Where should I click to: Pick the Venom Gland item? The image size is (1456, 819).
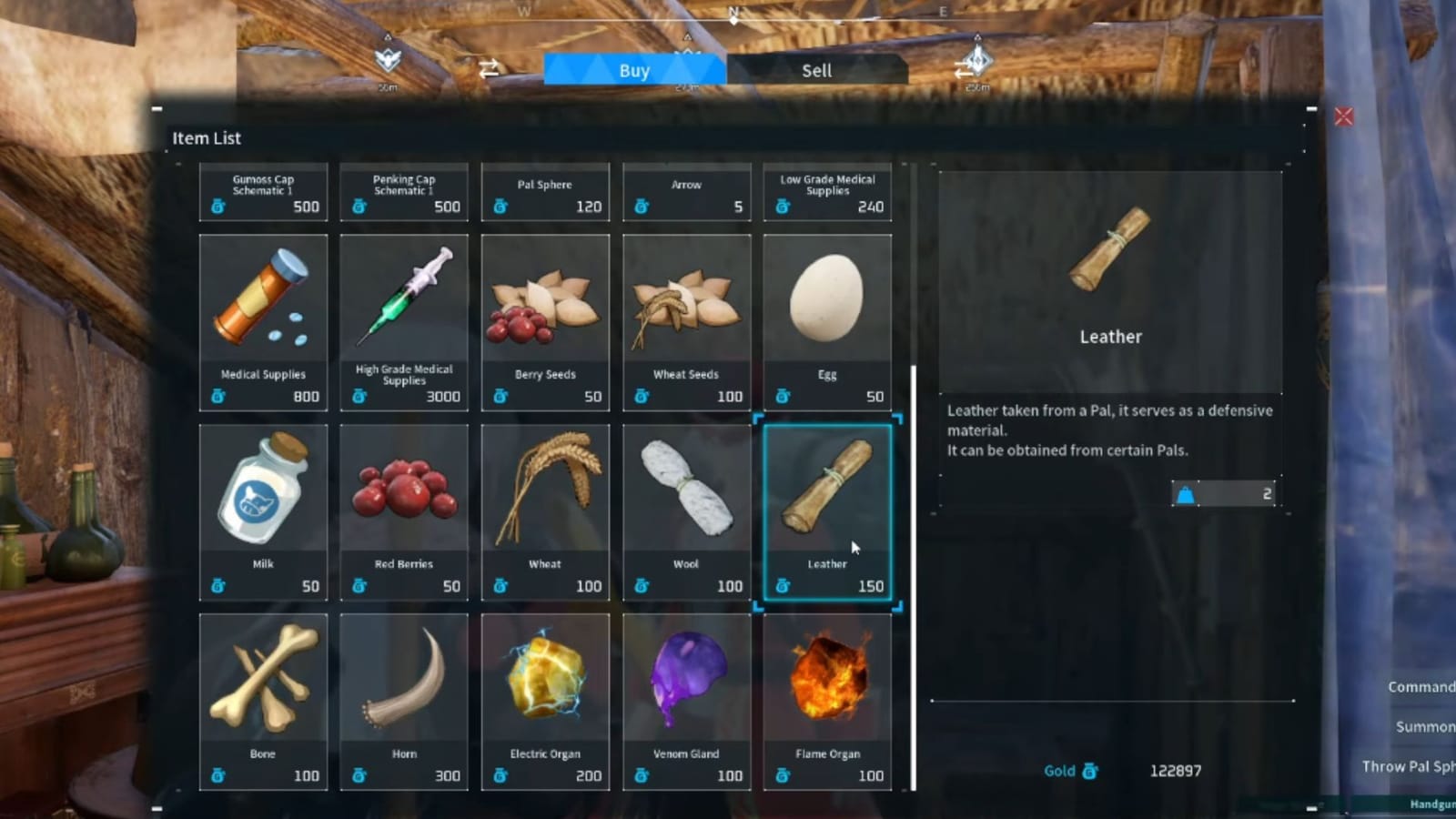686,701
